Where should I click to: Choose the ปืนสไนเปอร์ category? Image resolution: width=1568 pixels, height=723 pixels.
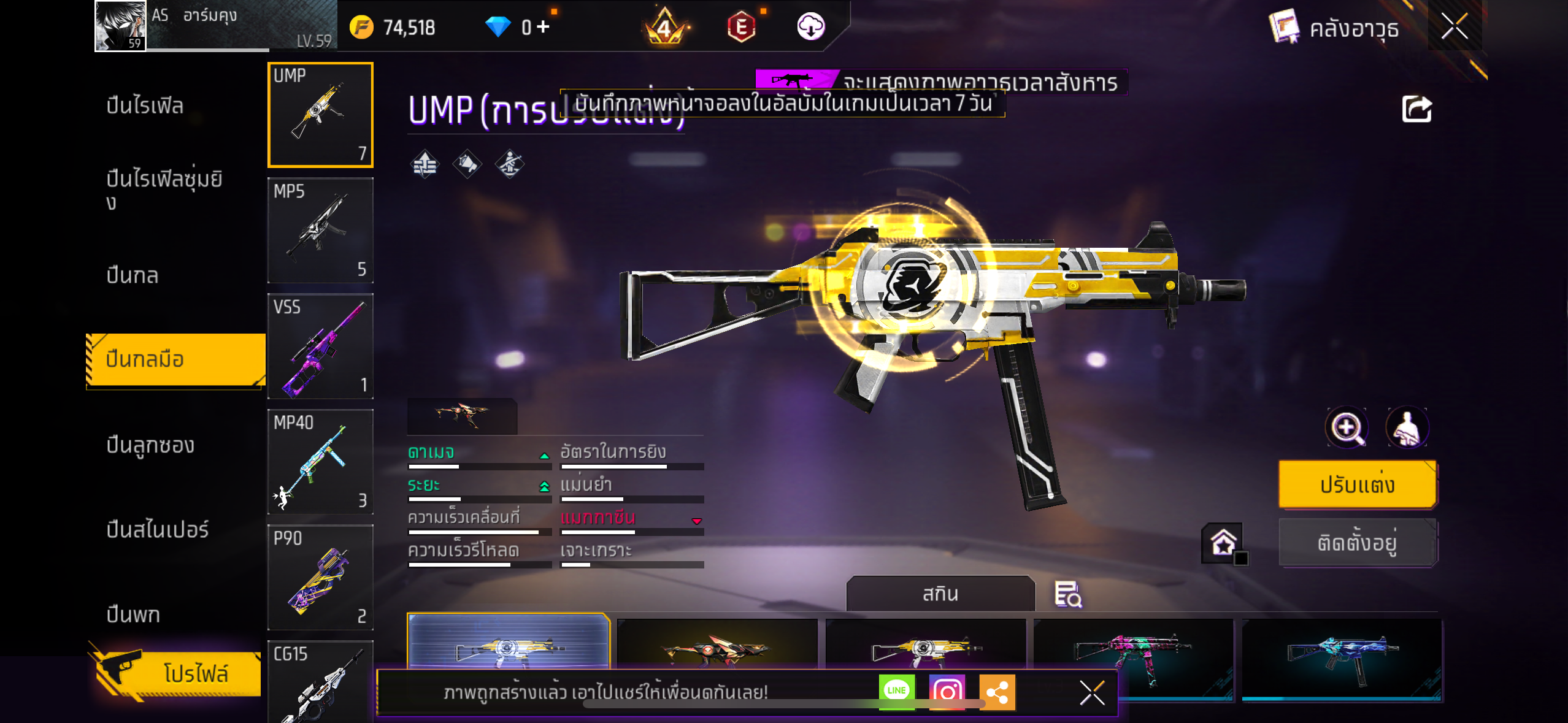157,529
